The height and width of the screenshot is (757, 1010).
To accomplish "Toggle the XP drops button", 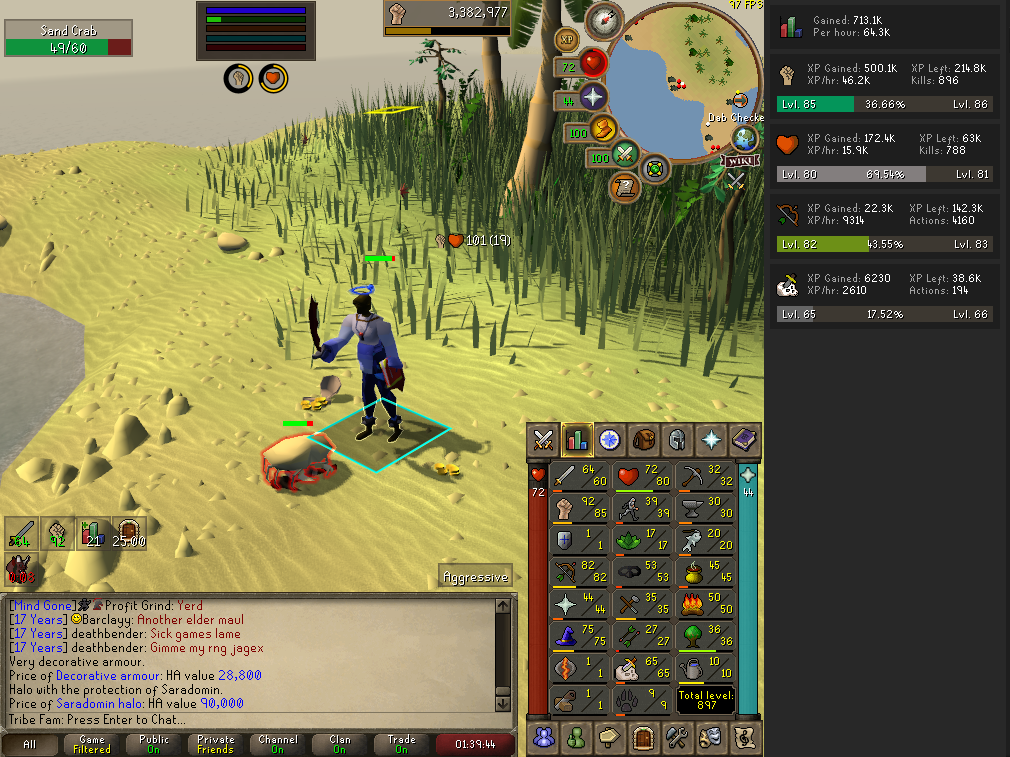I will pos(567,40).
